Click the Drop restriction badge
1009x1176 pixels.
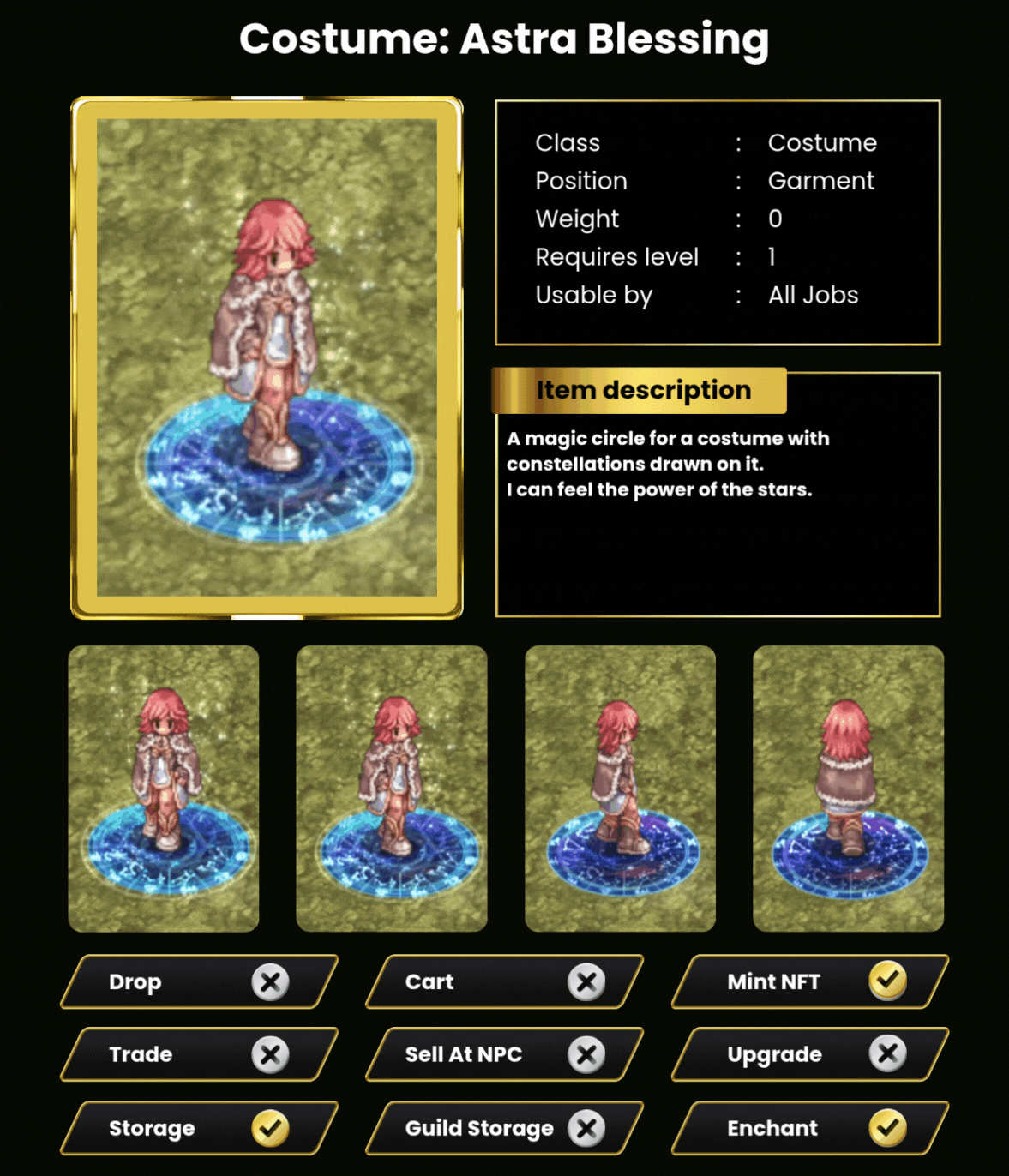click(199, 981)
